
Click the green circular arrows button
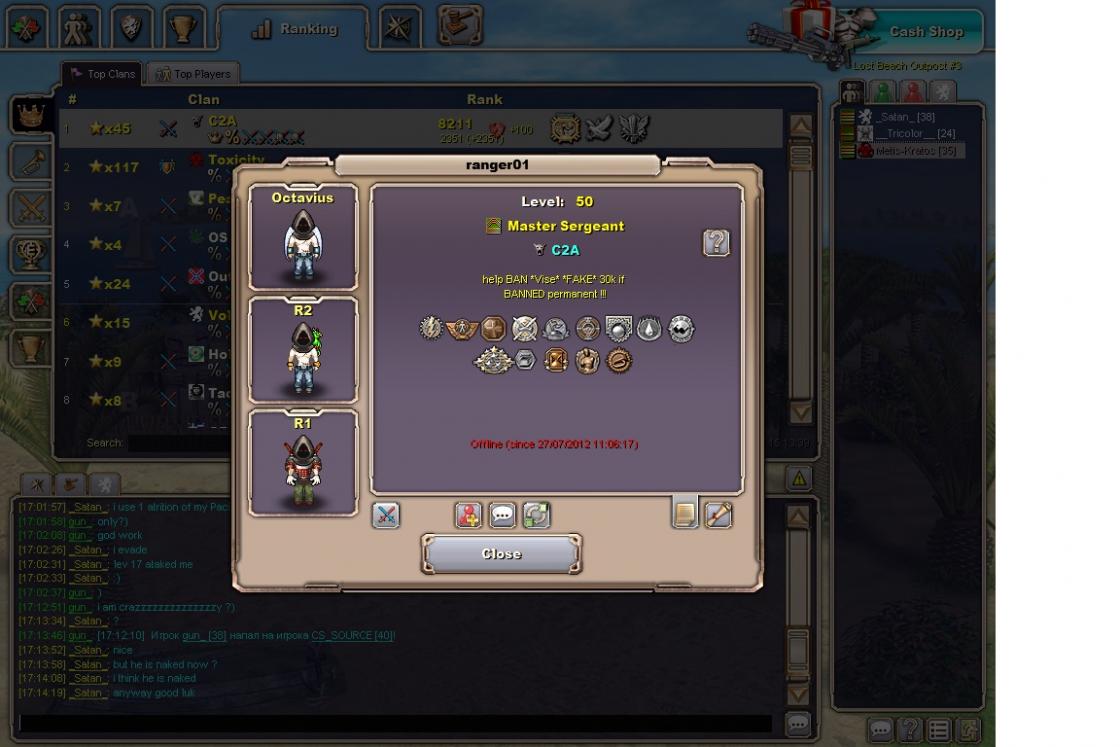click(x=536, y=515)
